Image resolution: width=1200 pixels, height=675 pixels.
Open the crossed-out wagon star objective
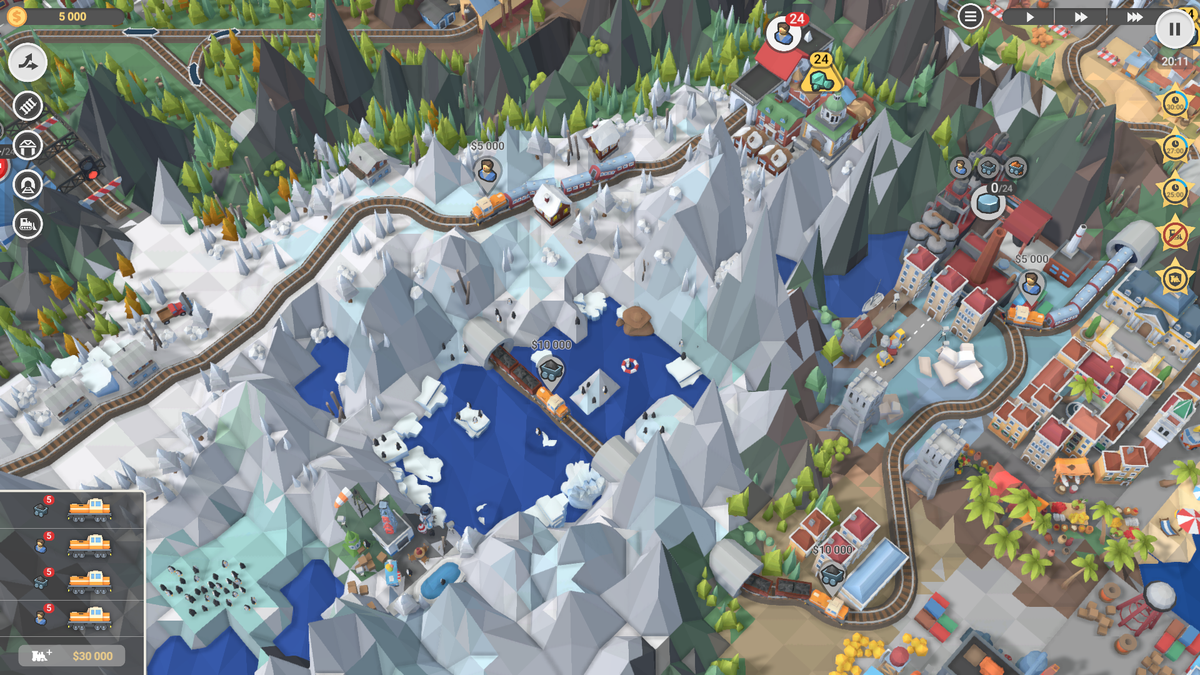(1175, 233)
